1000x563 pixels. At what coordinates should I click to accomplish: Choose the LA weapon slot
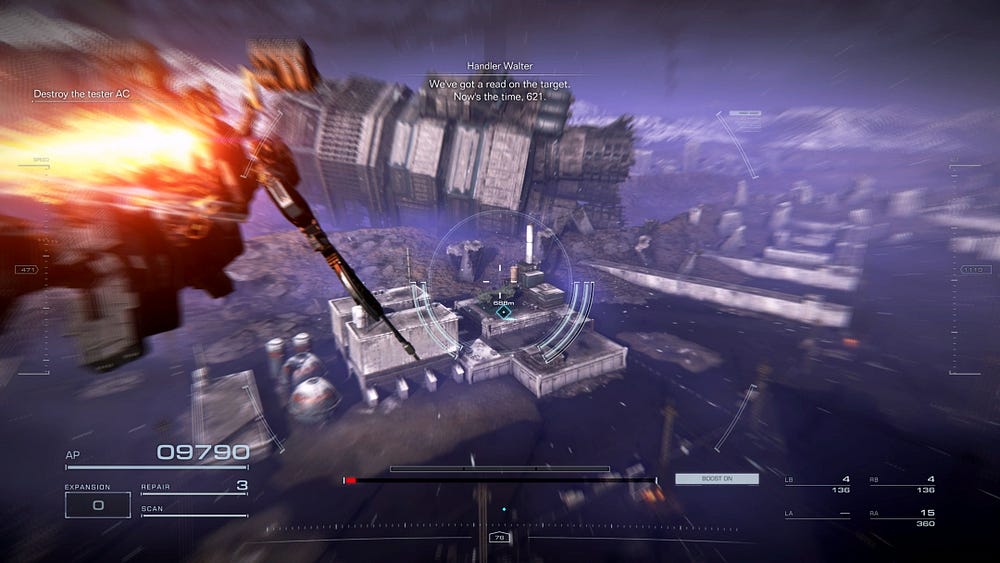(818, 515)
